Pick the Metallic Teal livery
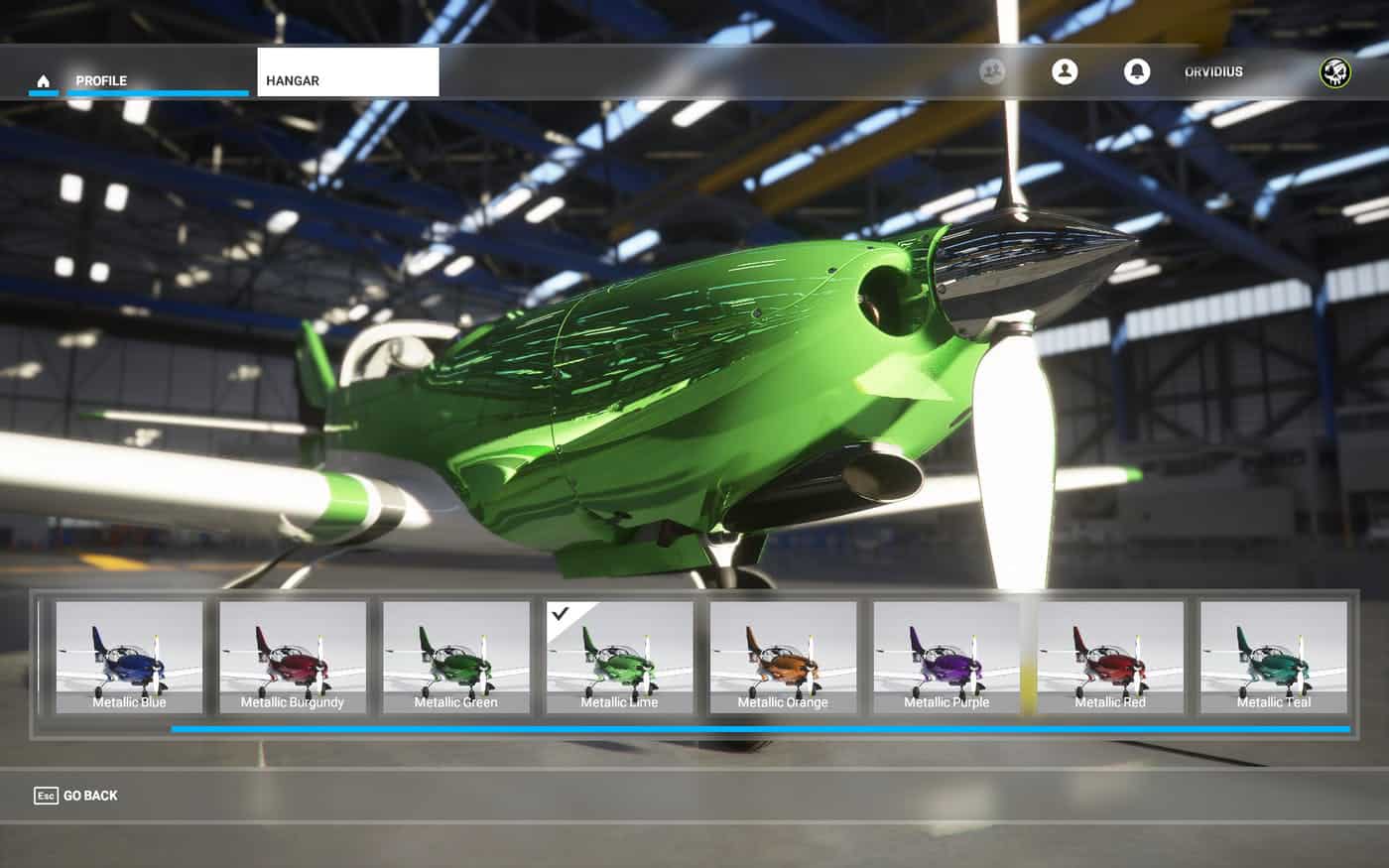This screenshot has width=1389, height=868. pyautogui.click(x=1274, y=657)
